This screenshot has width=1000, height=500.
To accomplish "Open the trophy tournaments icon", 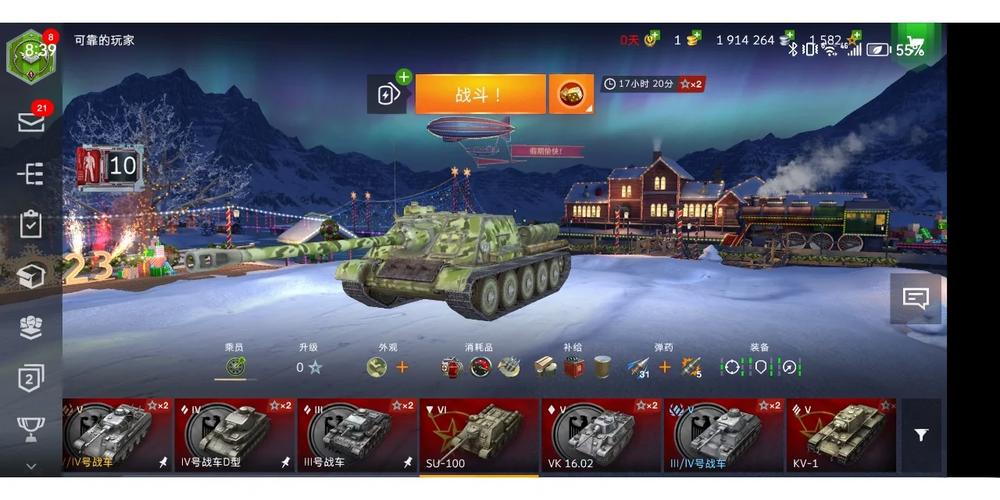I will pos(31,429).
